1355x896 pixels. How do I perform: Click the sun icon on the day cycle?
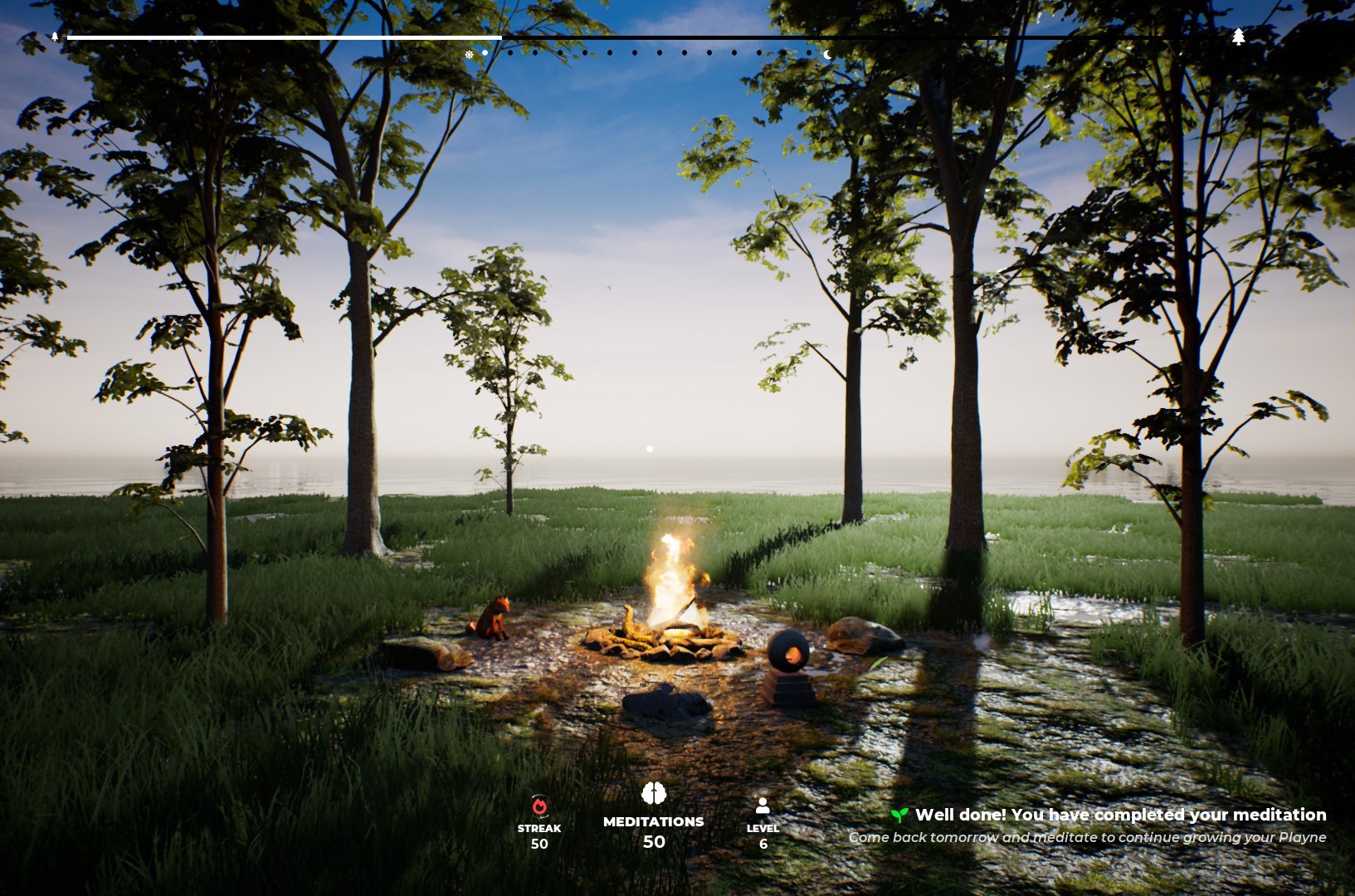469,55
